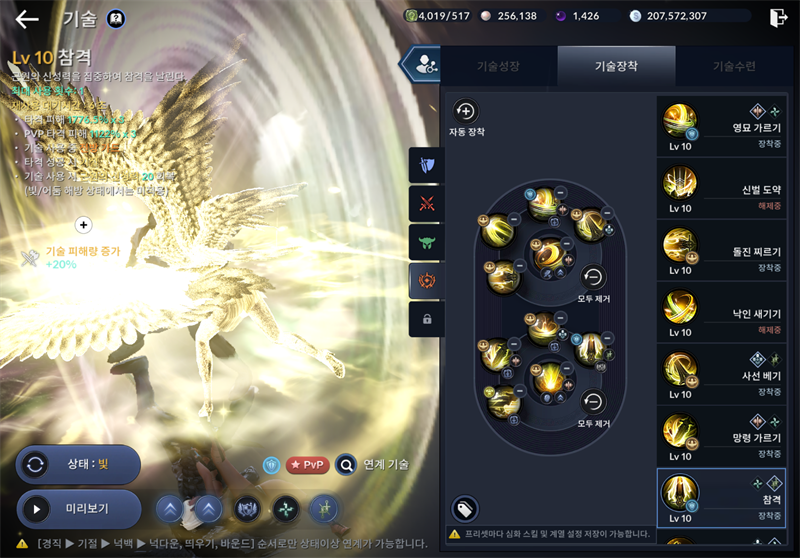Open the locked preset slot tab
The width and height of the screenshot is (800, 558).
point(427,319)
